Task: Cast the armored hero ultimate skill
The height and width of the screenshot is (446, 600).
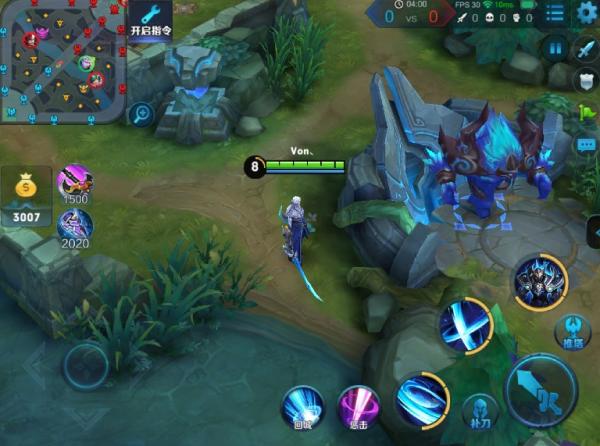Action: coord(540,282)
